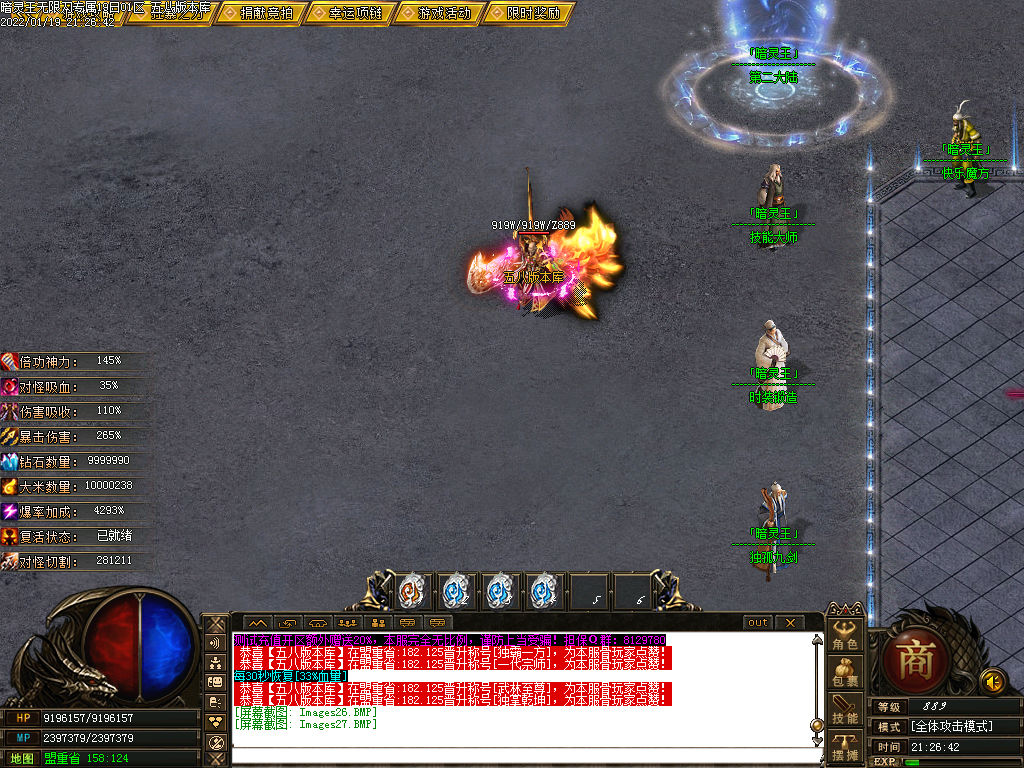Use the orange swirl item in hotbar
Screen dimensions: 1024x768
click(411, 591)
